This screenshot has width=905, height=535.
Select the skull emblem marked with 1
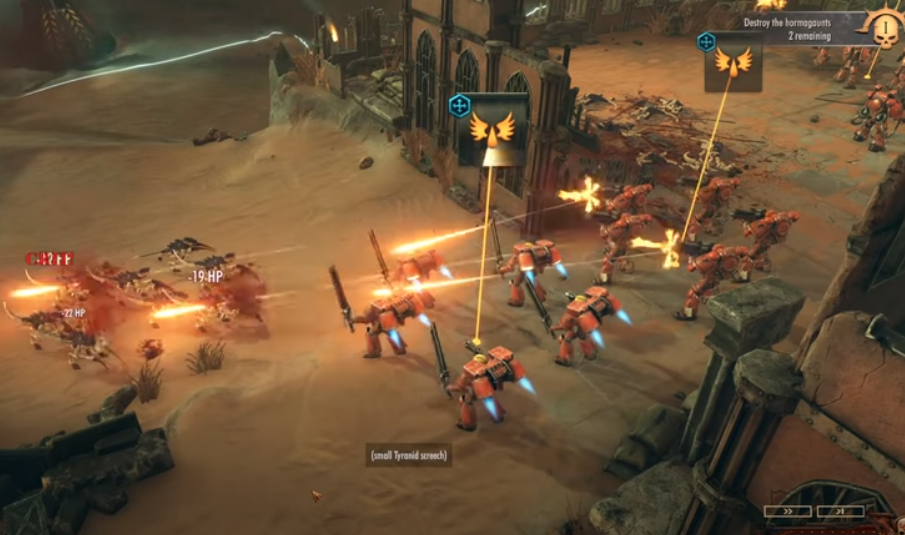[885, 26]
